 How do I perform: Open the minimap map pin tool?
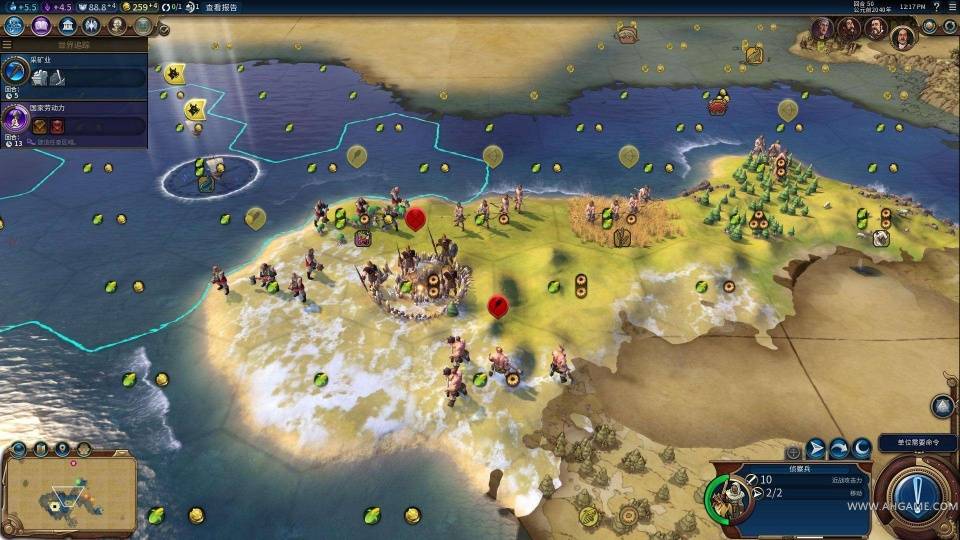(62, 449)
